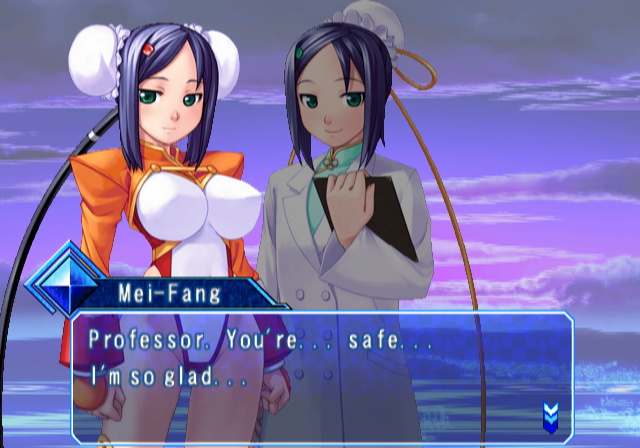Click the blue advance-dialogue arrow
The height and width of the screenshot is (448, 640).
coord(549,414)
